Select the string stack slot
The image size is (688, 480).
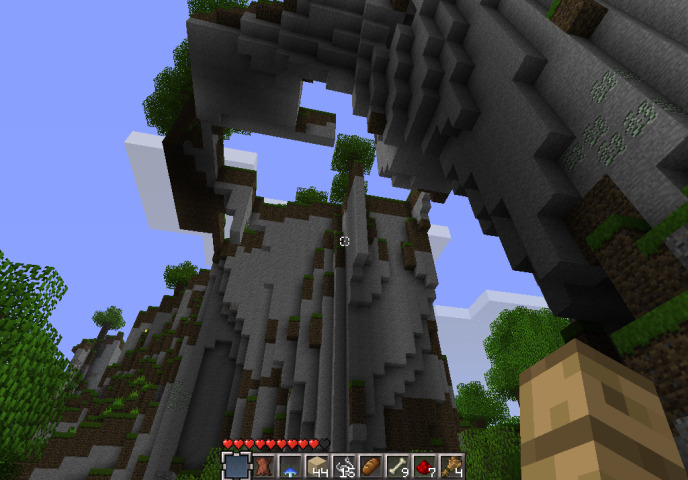click(x=344, y=466)
